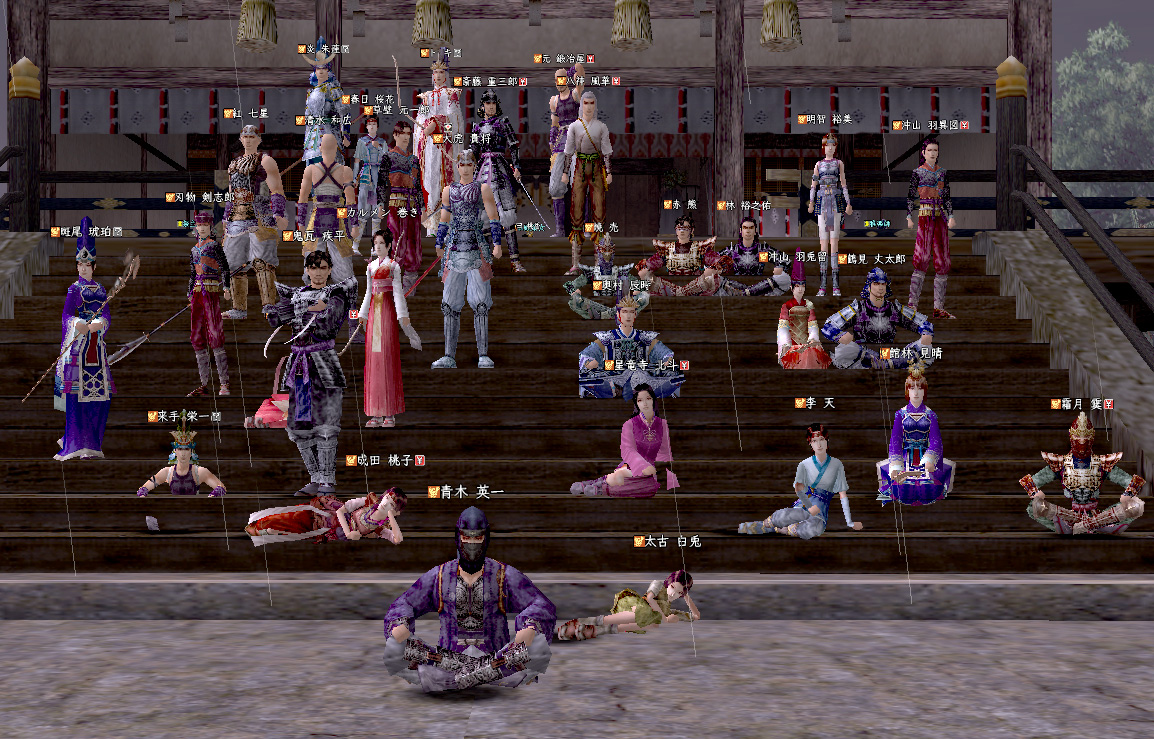Choose the カルメン 巻き nameplate
The height and width of the screenshot is (739, 1154).
point(382,212)
